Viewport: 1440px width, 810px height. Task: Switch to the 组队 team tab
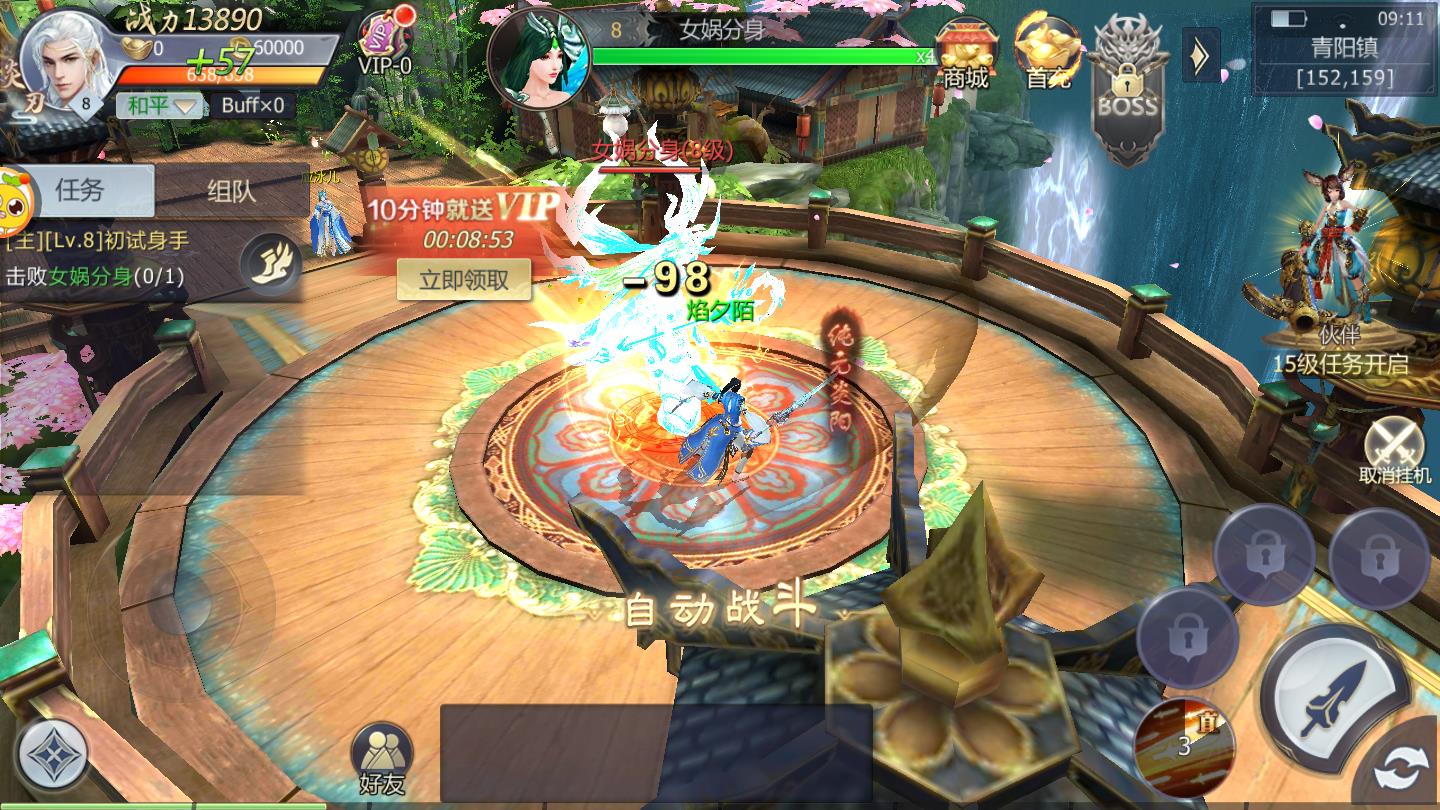[231, 191]
